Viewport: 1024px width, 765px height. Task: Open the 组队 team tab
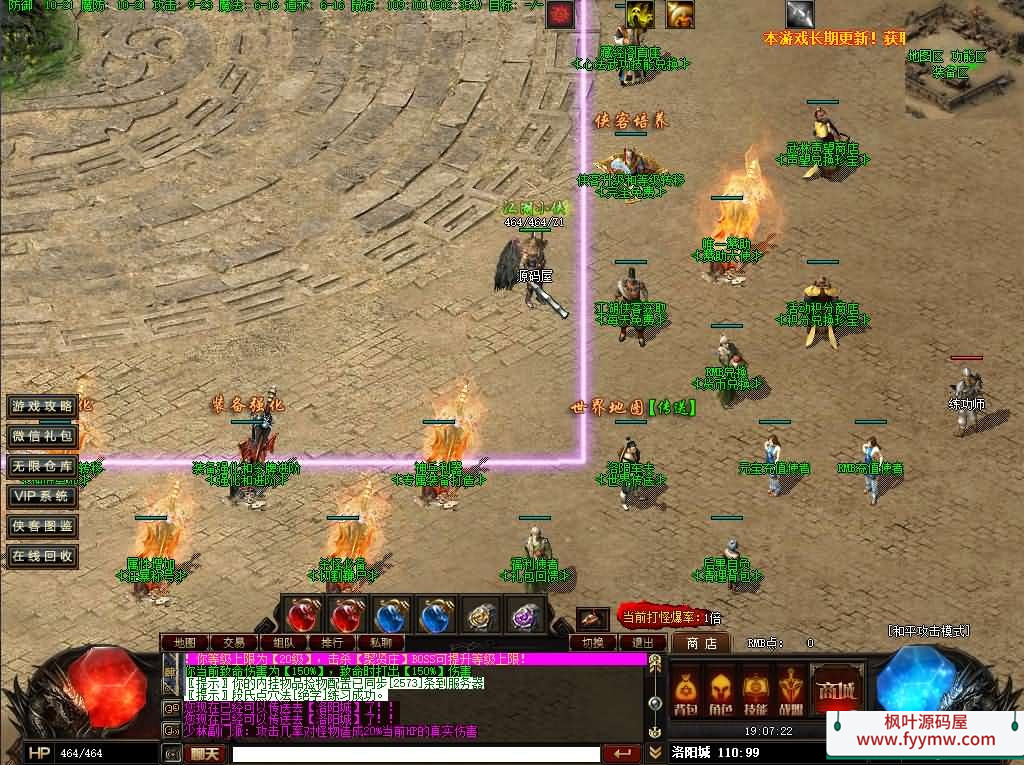pyautogui.click(x=282, y=642)
